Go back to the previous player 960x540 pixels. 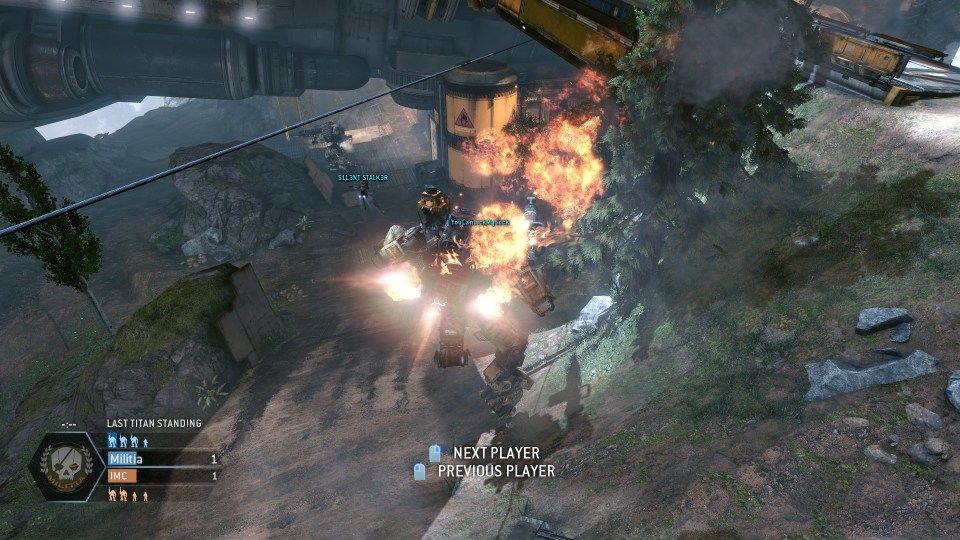tap(486, 471)
